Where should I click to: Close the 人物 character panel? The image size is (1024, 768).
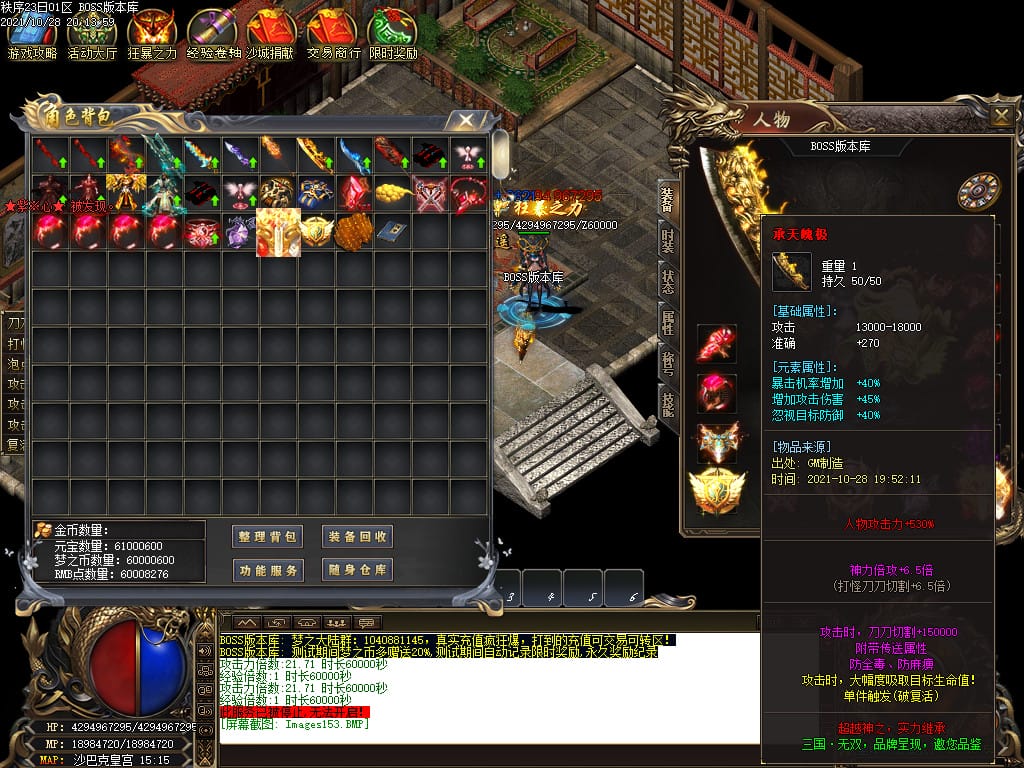coord(1001,116)
